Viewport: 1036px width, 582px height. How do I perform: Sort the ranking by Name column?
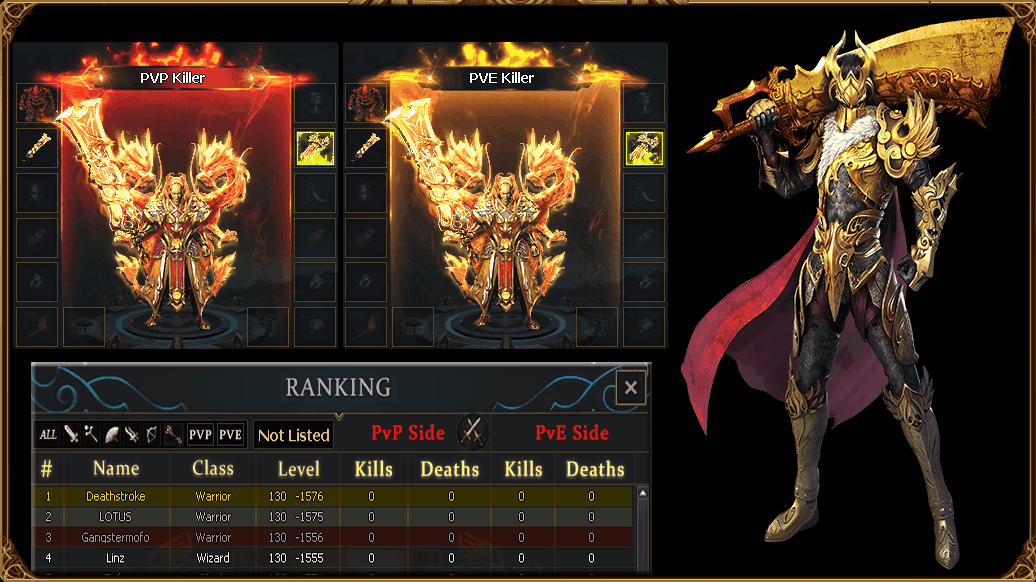[116, 468]
